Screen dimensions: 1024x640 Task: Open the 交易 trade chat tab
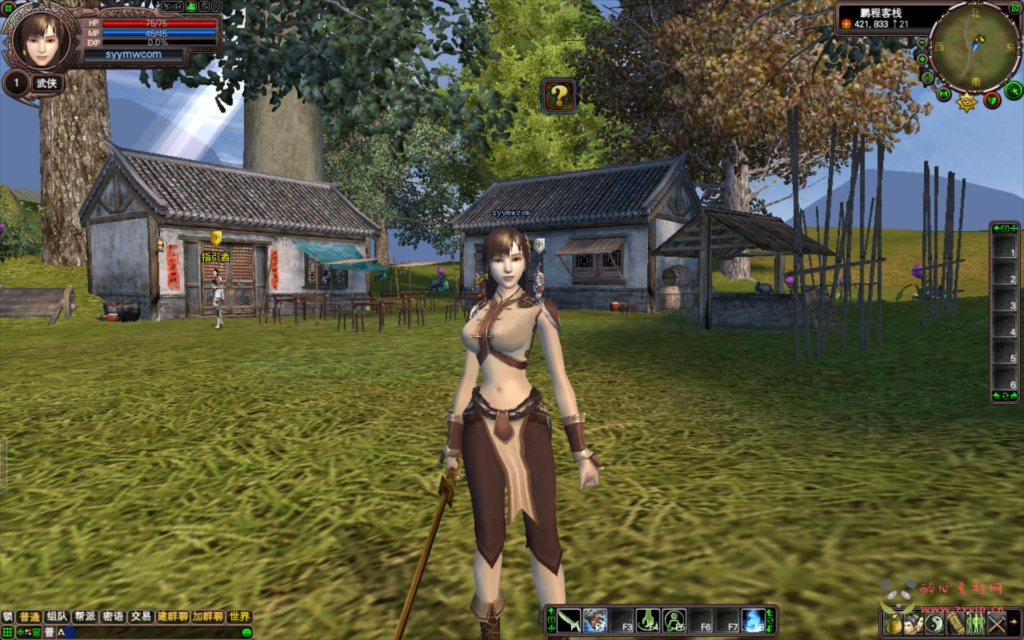click(x=141, y=617)
